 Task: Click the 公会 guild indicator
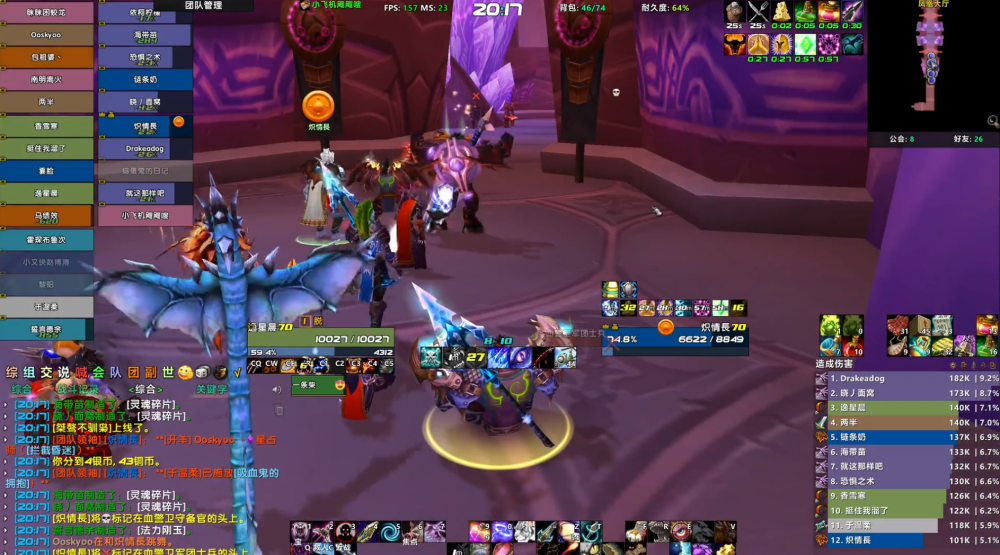(x=901, y=139)
